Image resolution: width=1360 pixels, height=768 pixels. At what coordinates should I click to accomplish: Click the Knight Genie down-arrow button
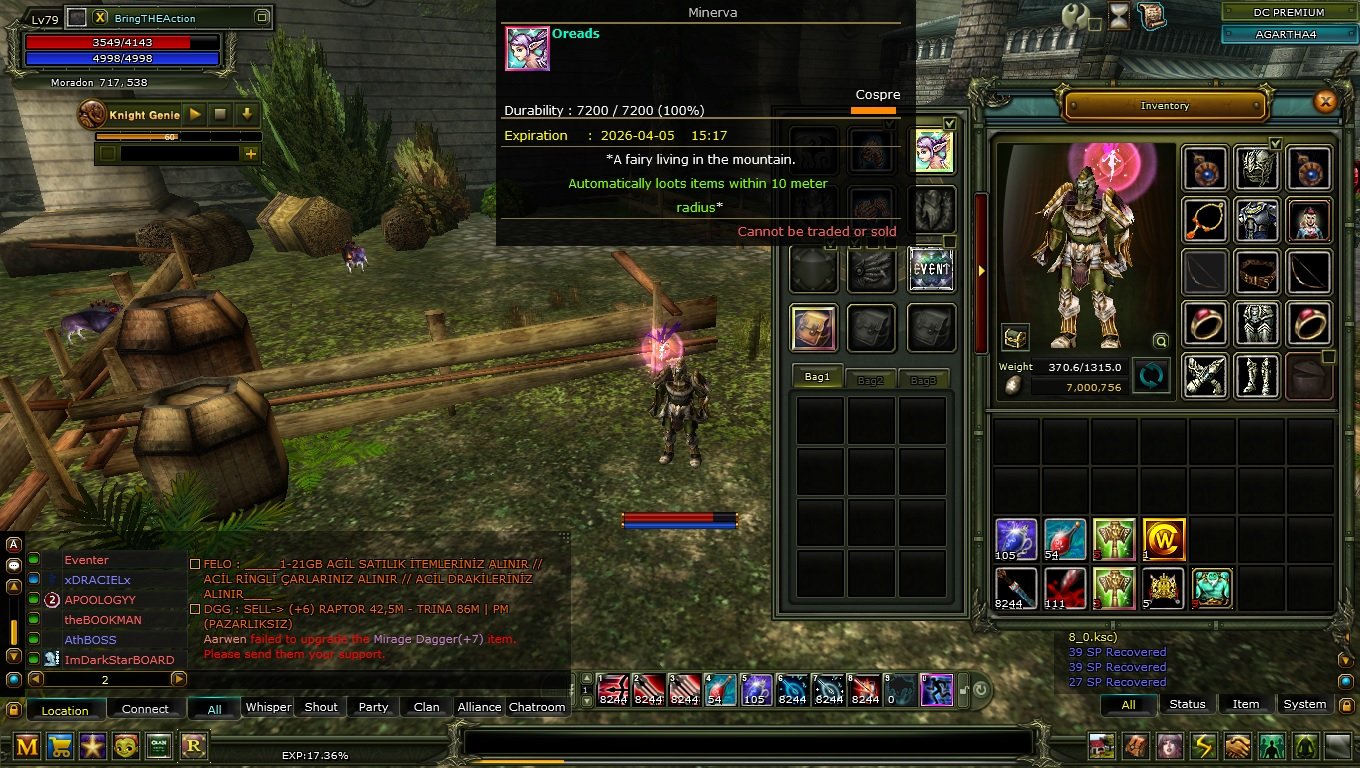245,115
